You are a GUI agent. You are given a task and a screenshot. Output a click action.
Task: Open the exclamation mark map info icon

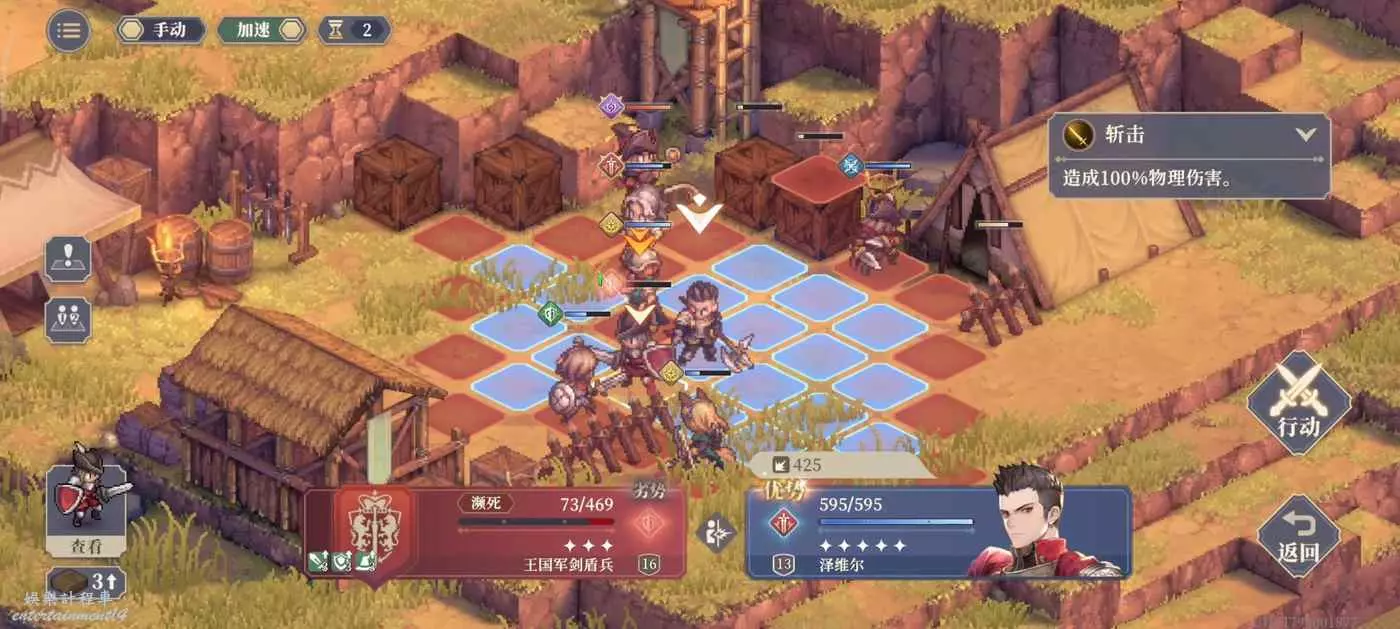(68, 260)
